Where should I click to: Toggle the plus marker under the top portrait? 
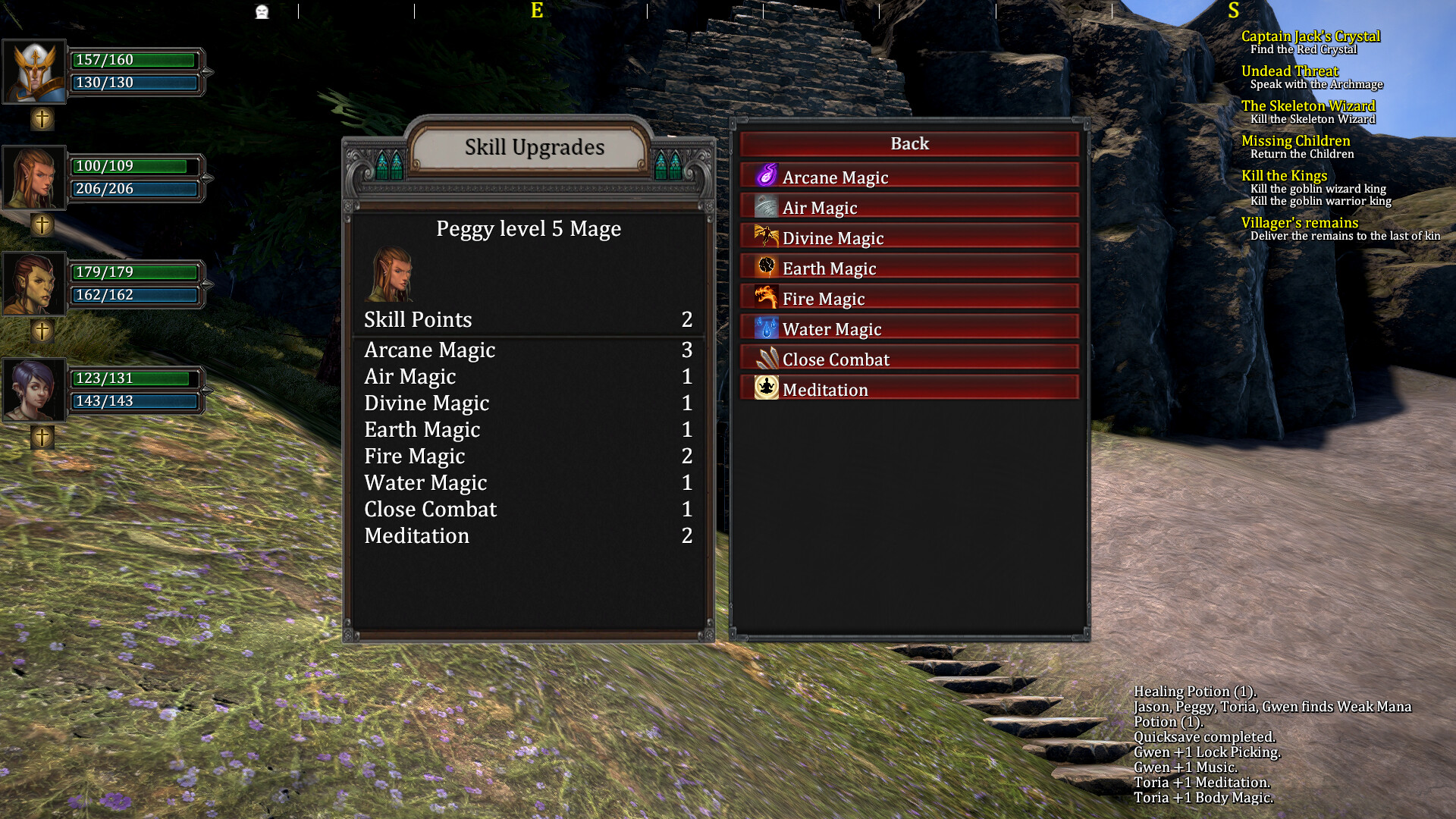tap(42, 118)
